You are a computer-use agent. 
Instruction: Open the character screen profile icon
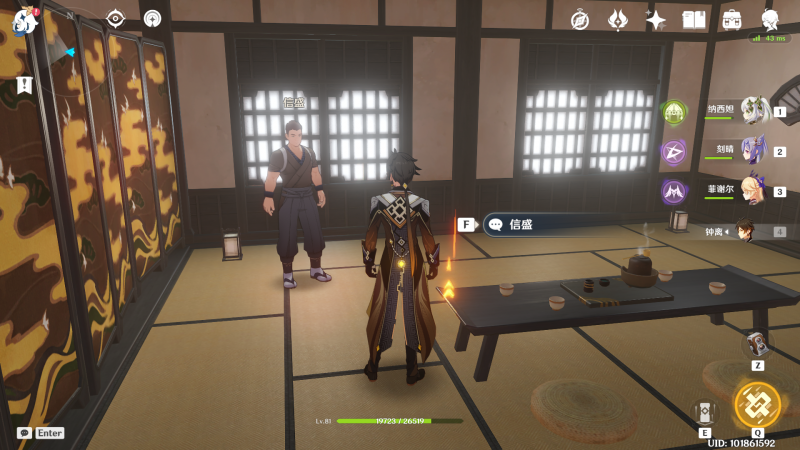click(x=771, y=19)
